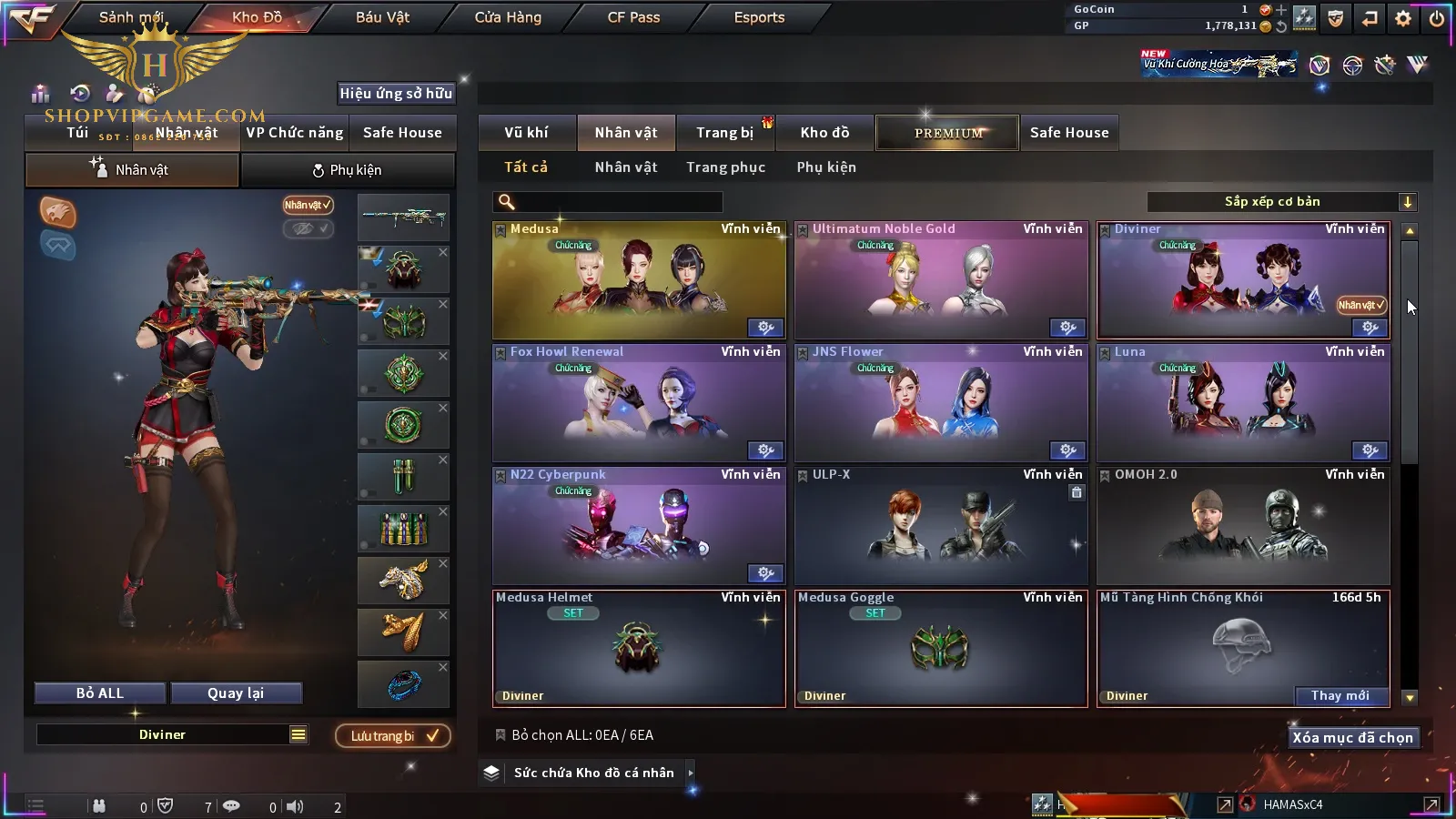
Task: Open the Esports menu
Action: pos(759,17)
